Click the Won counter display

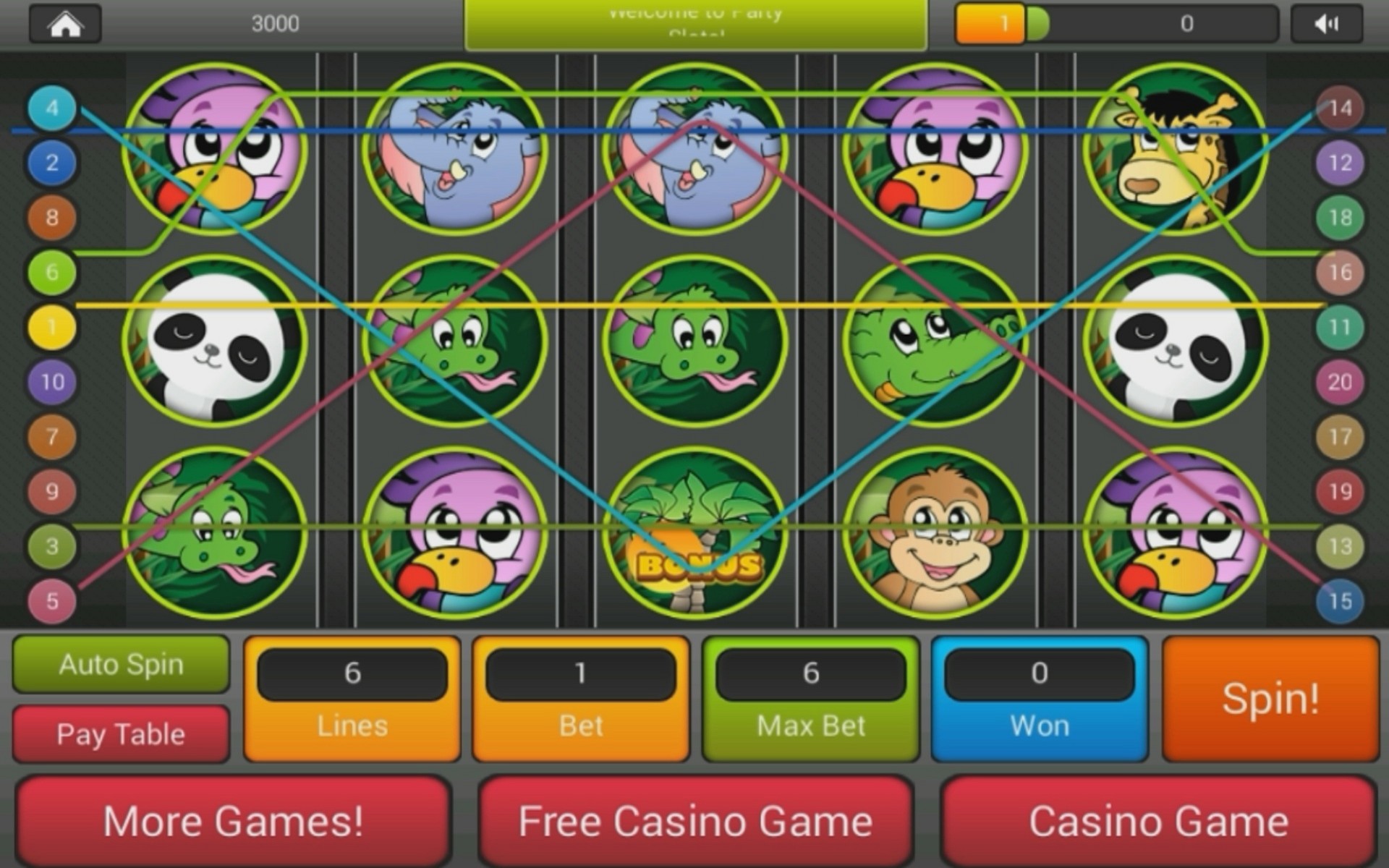(x=1039, y=674)
